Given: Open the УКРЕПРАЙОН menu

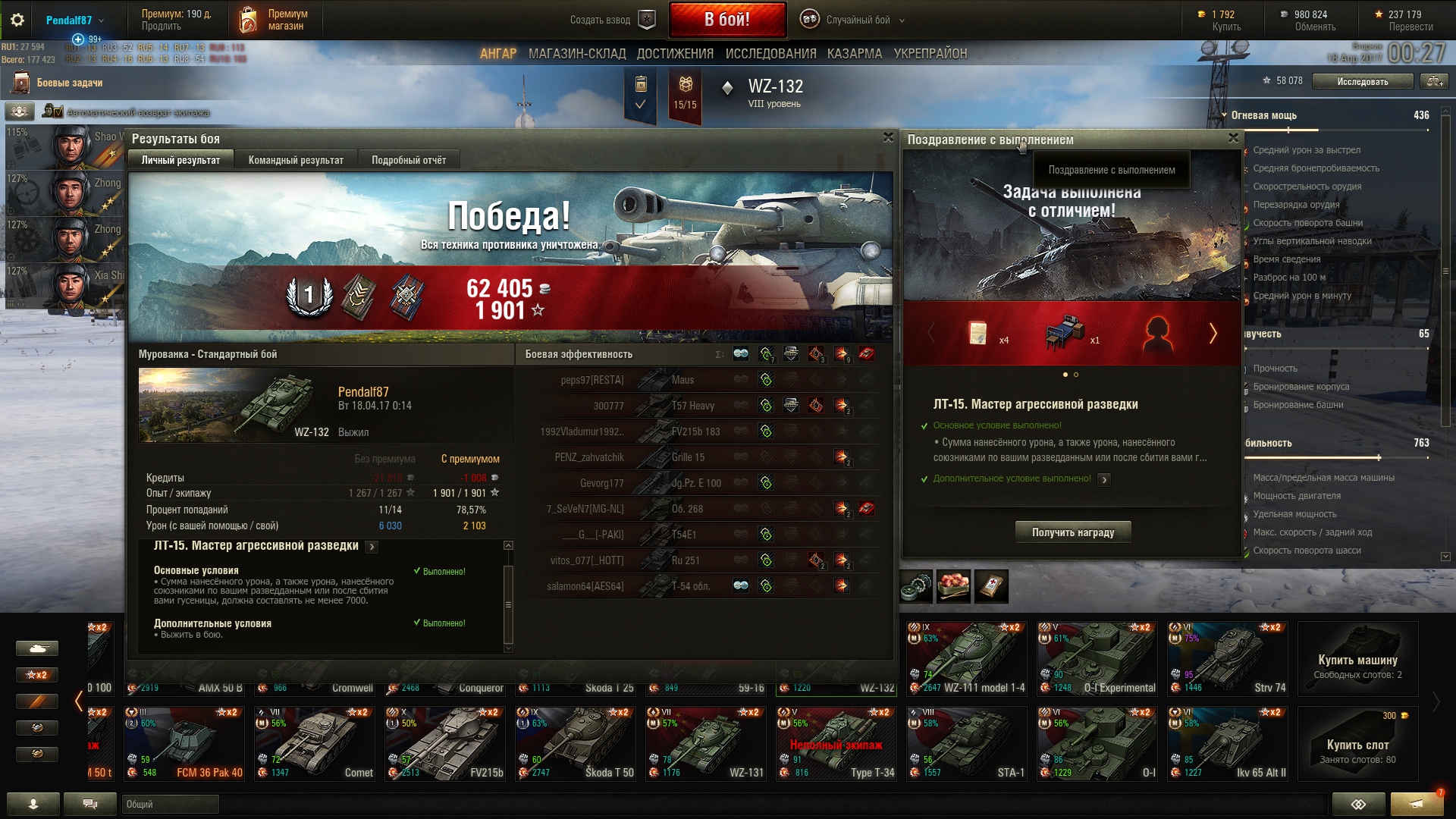Looking at the screenshot, I should [930, 54].
